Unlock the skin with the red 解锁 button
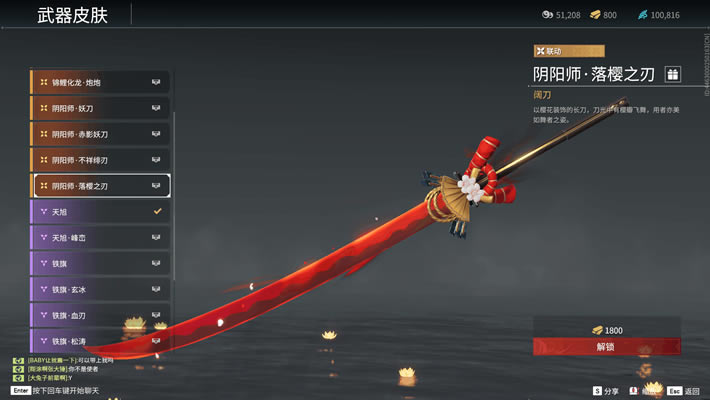The image size is (710, 400). click(x=605, y=347)
